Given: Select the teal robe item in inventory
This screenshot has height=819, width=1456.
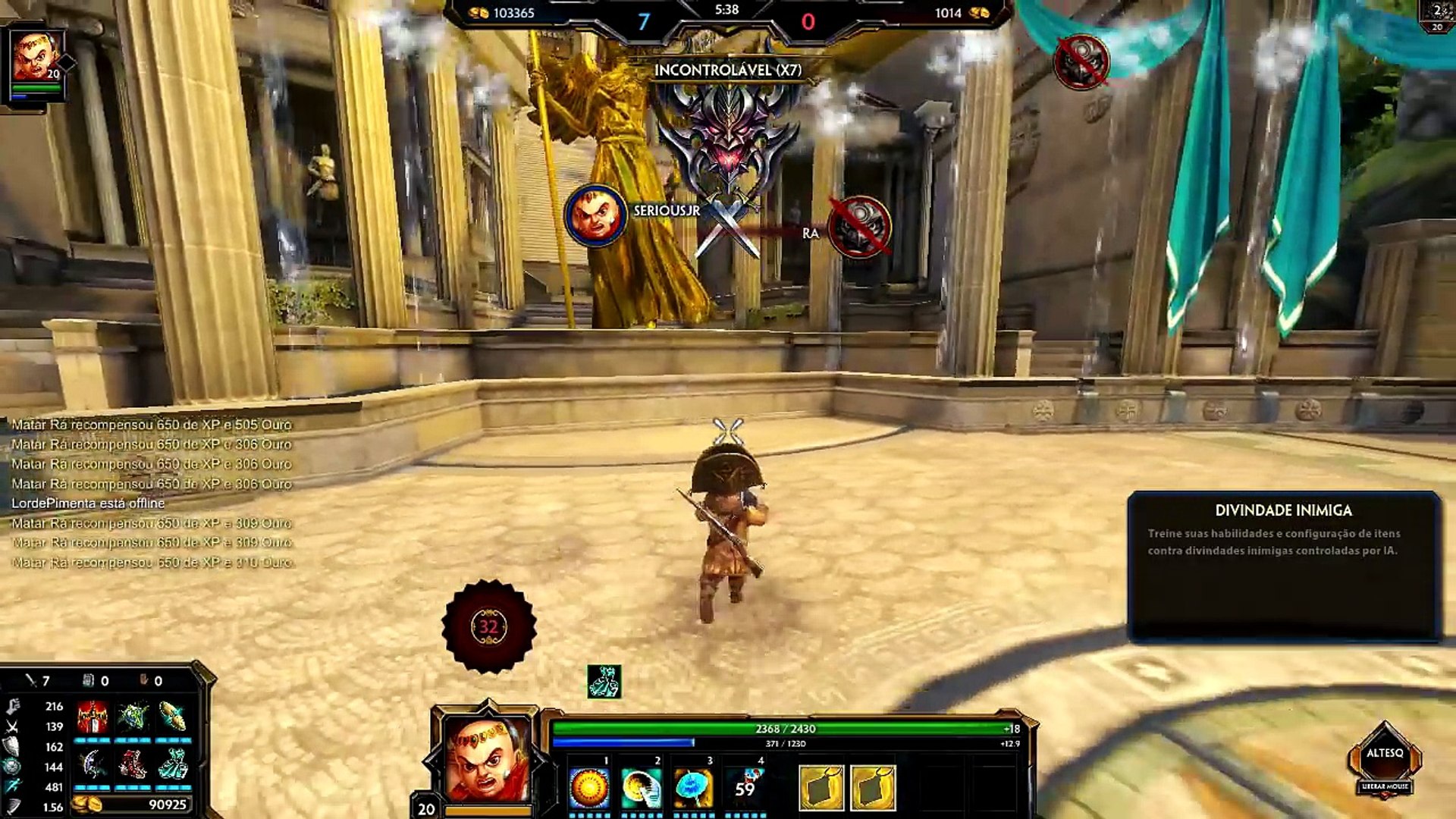Looking at the screenshot, I should tap(173, 765).
